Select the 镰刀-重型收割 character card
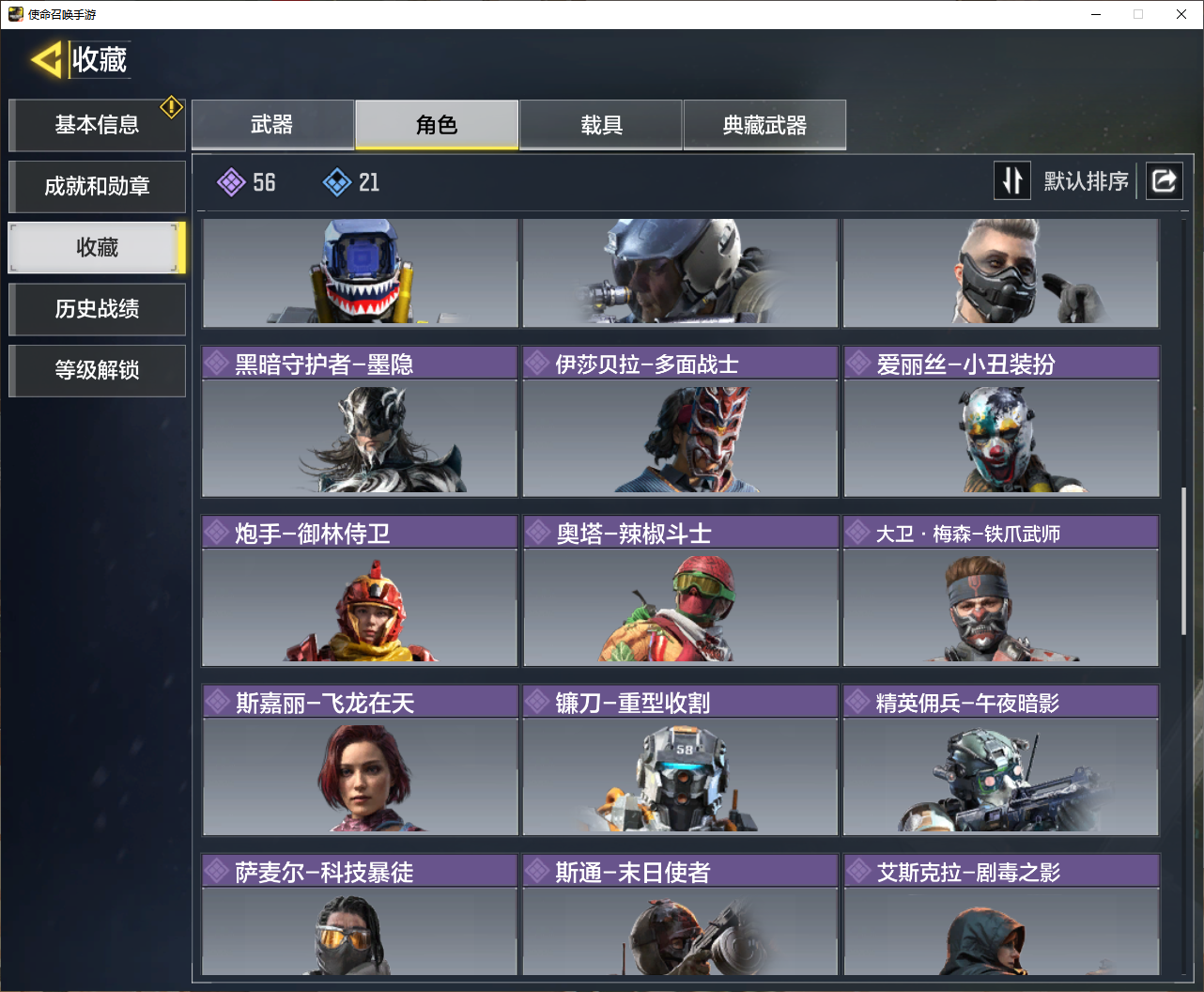 coord(680,761)
